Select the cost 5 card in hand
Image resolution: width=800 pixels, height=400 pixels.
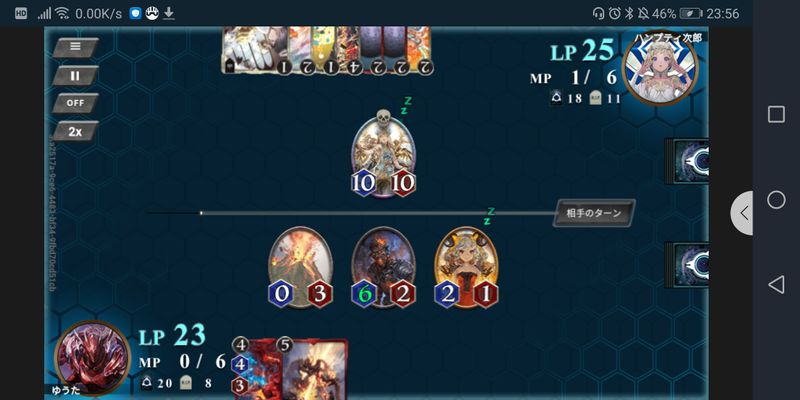pos(314,370)
